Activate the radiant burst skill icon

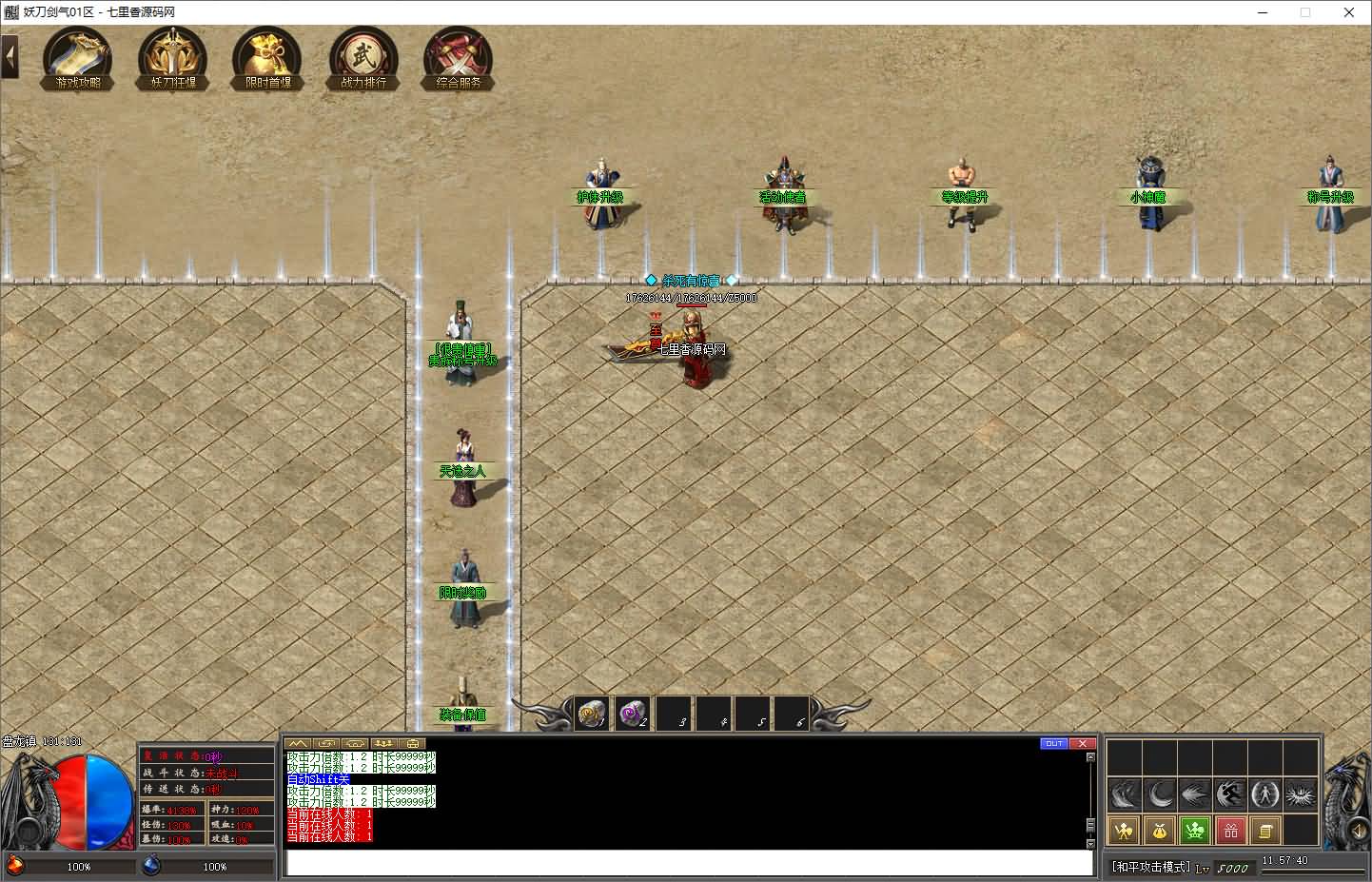1301,794
